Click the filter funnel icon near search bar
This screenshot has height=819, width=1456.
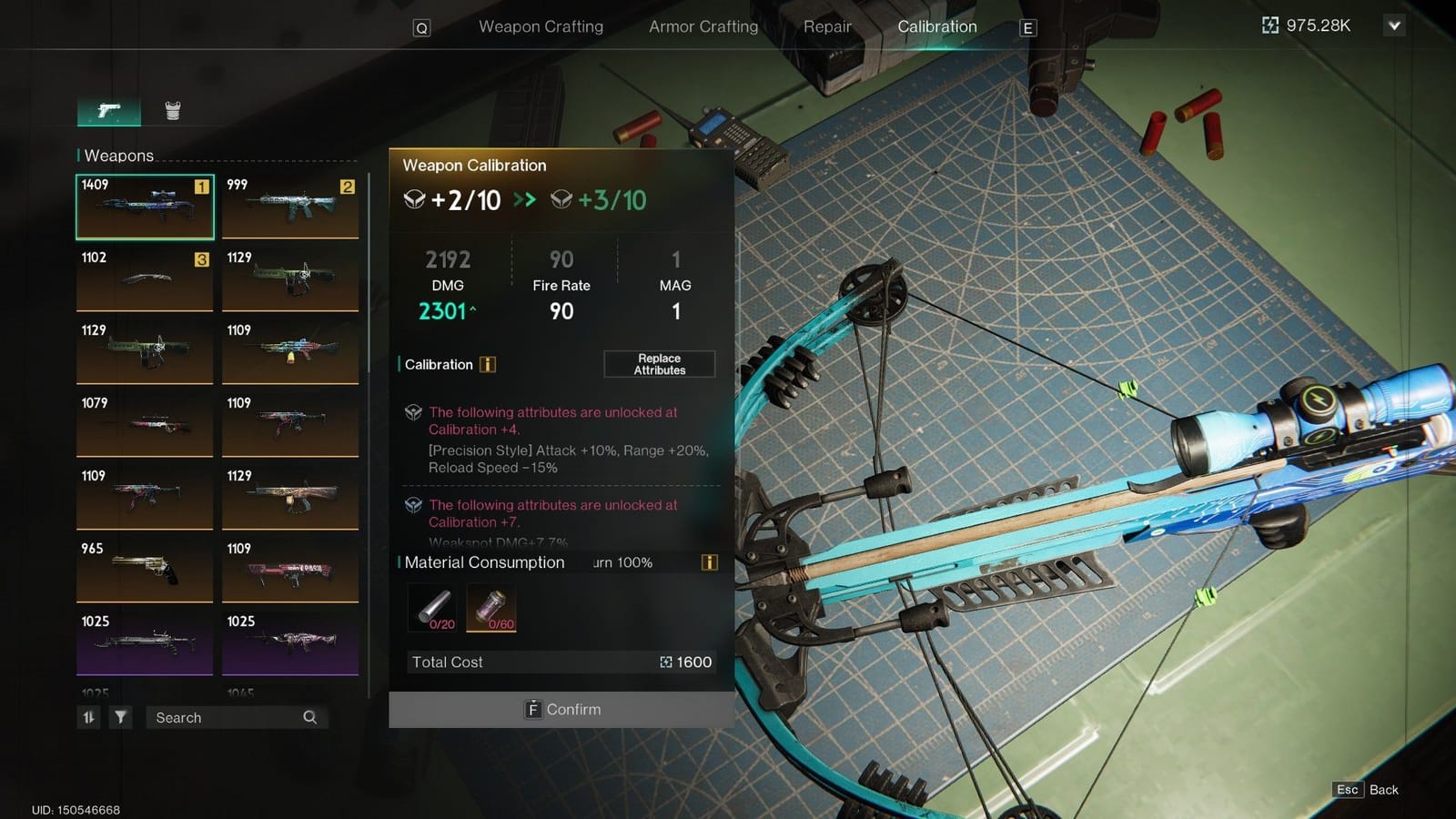(121, 717)
